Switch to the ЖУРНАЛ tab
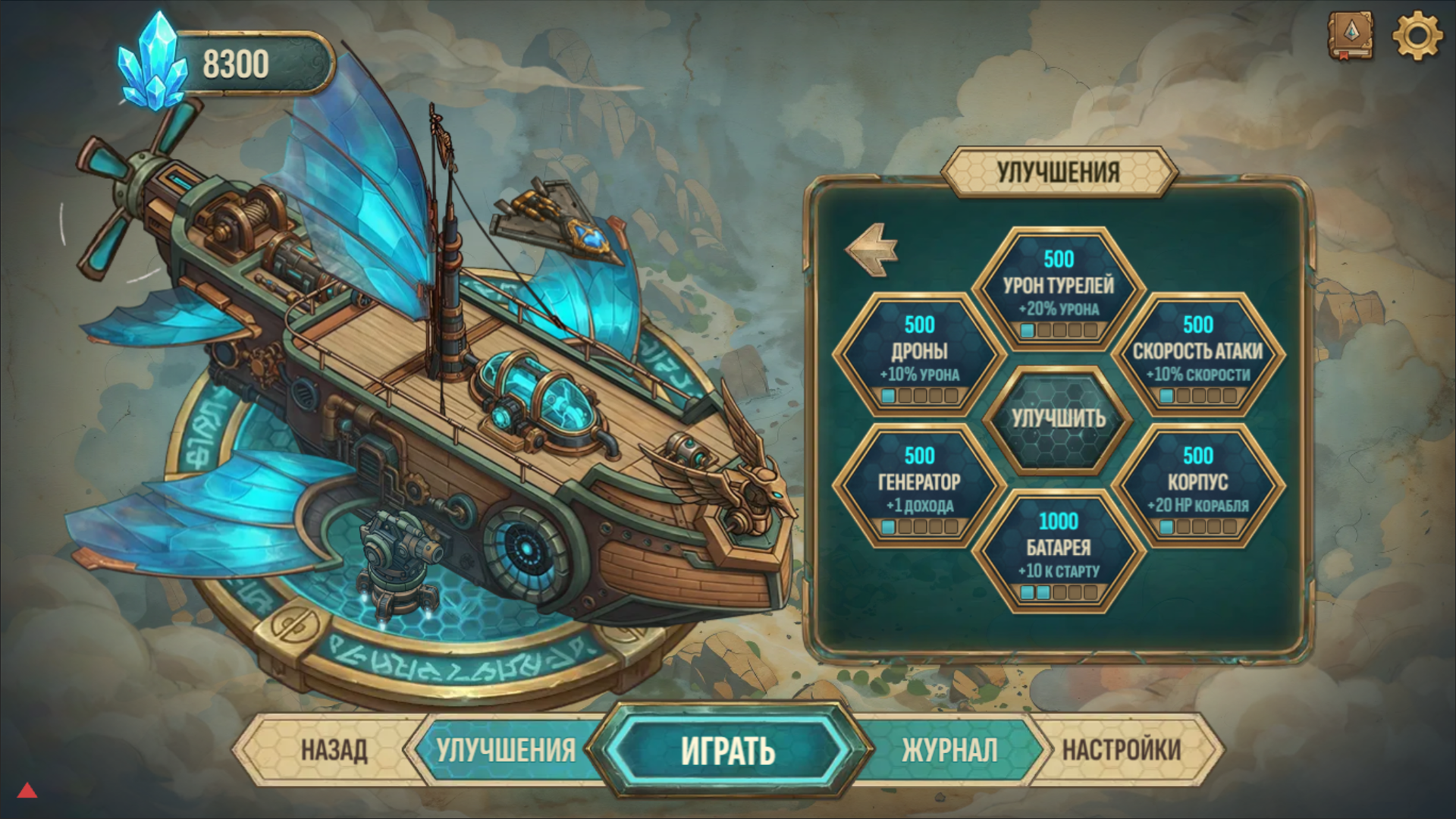Image resolution: width=1456 pixels, height=819 pixels. [948, 749]
